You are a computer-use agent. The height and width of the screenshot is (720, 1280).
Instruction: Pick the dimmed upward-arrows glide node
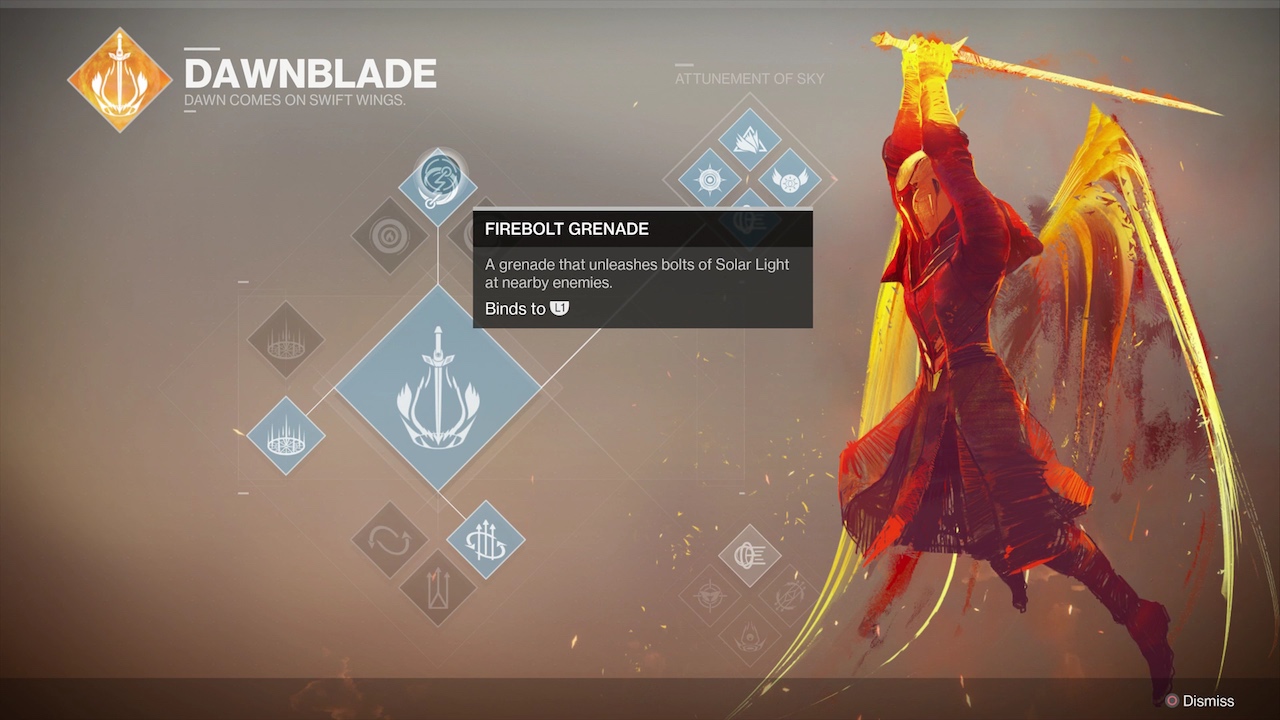437,588
